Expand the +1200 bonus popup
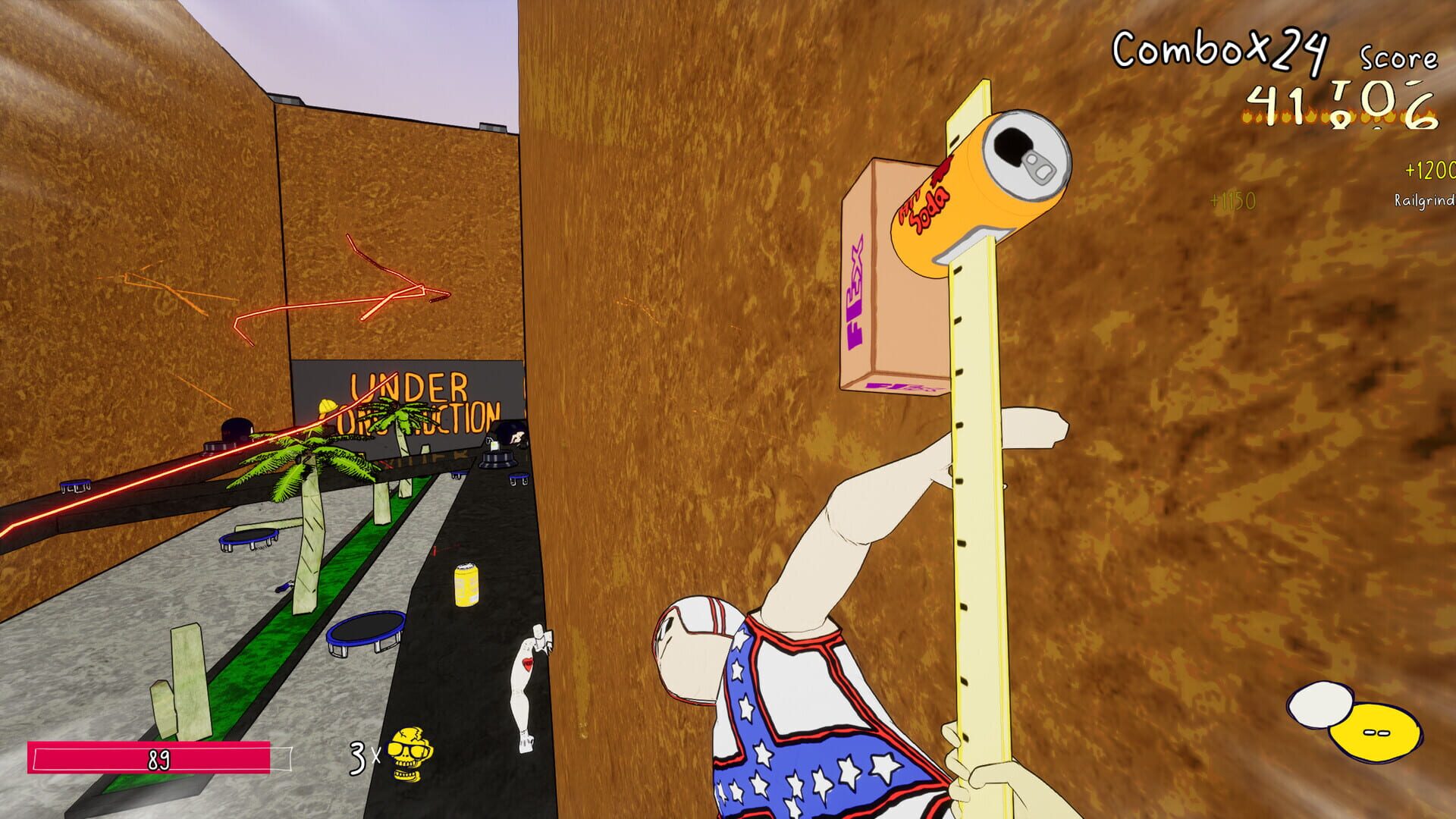The height and width of the screenshot is (819, 1456). click(1429, 171)
